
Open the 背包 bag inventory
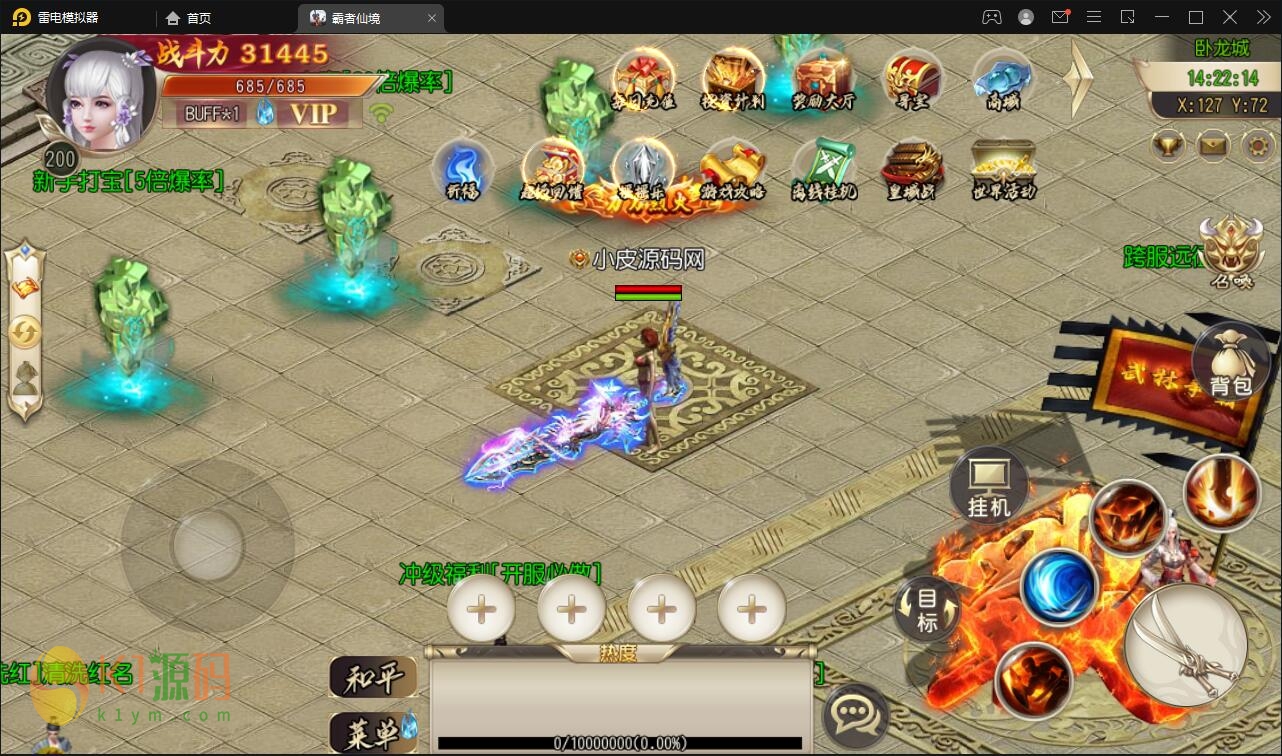(1229, 364)
